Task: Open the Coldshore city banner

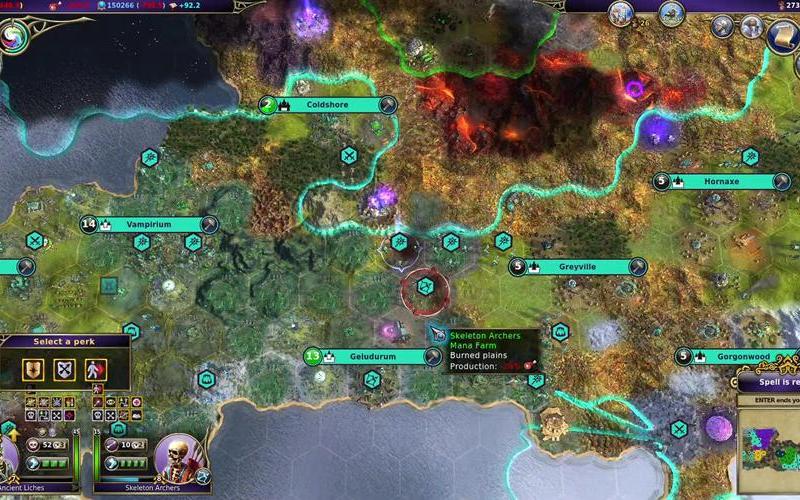Action: point(327,105)
